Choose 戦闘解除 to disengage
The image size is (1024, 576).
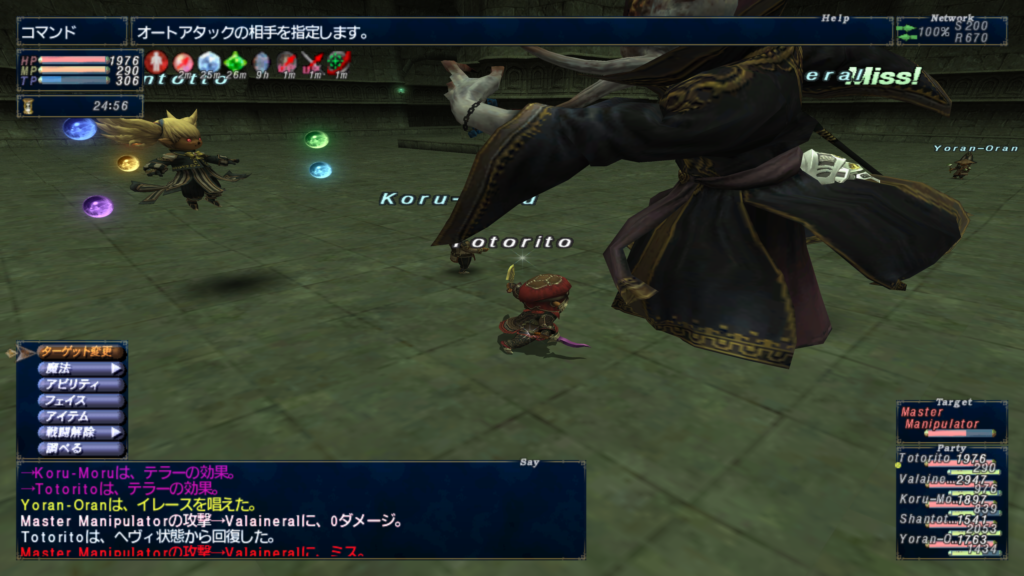click(x=80, y=432)
